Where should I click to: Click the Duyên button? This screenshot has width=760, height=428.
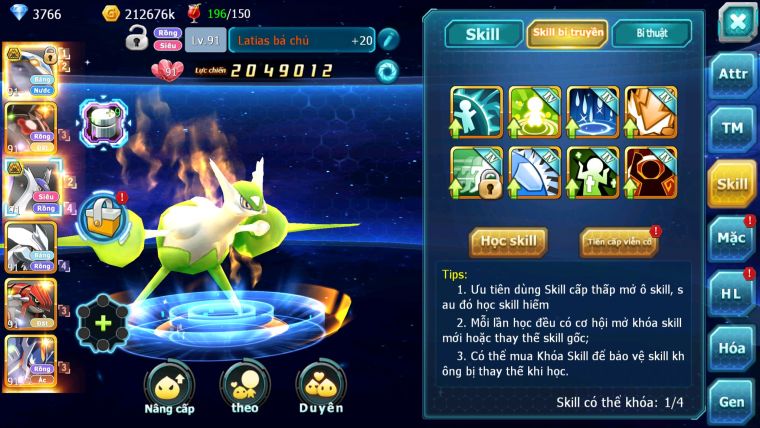pos(321,387)
